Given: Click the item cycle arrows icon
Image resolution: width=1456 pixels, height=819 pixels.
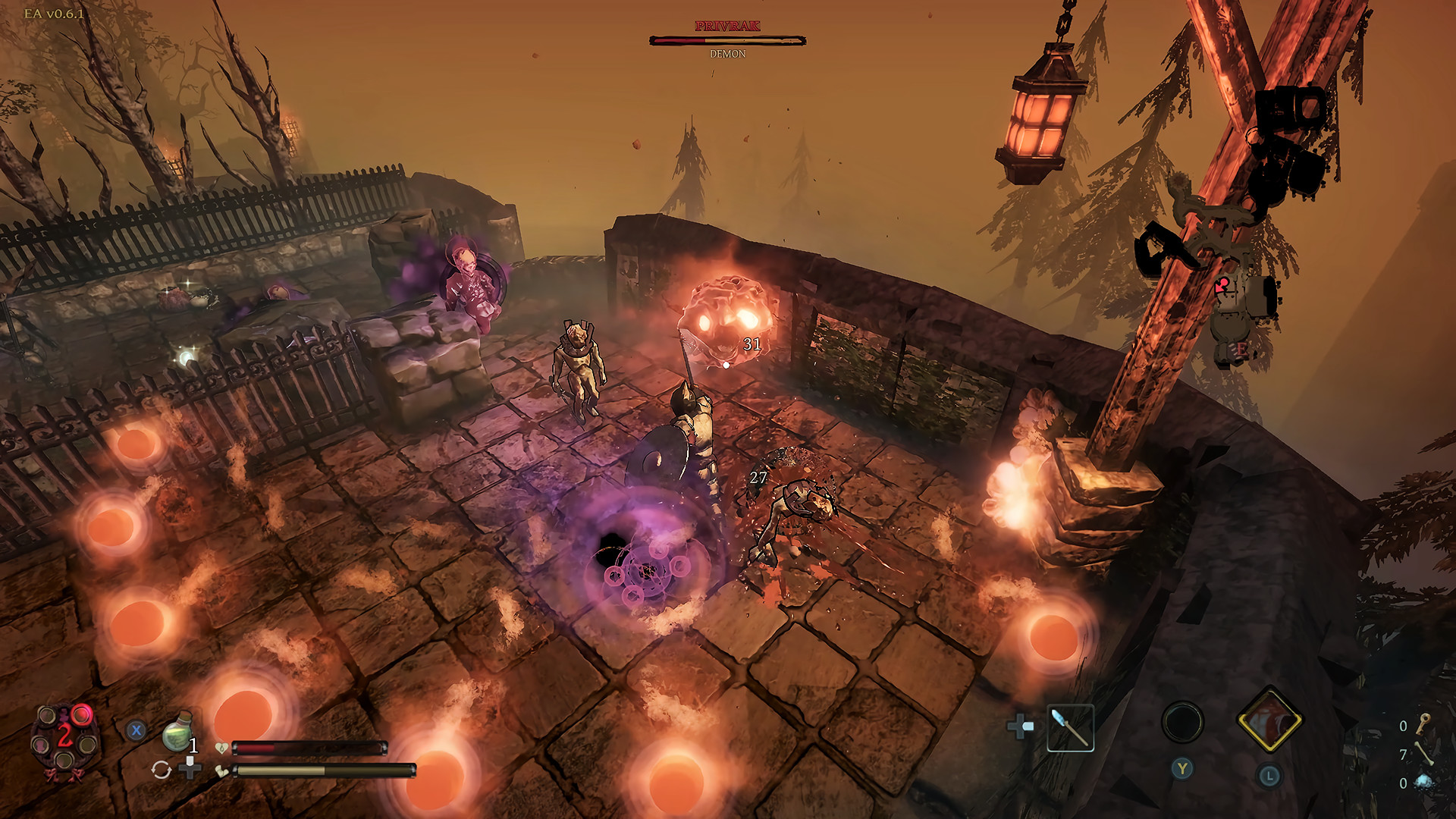Looking at the screenshot, I should click(x=162, y=770).
